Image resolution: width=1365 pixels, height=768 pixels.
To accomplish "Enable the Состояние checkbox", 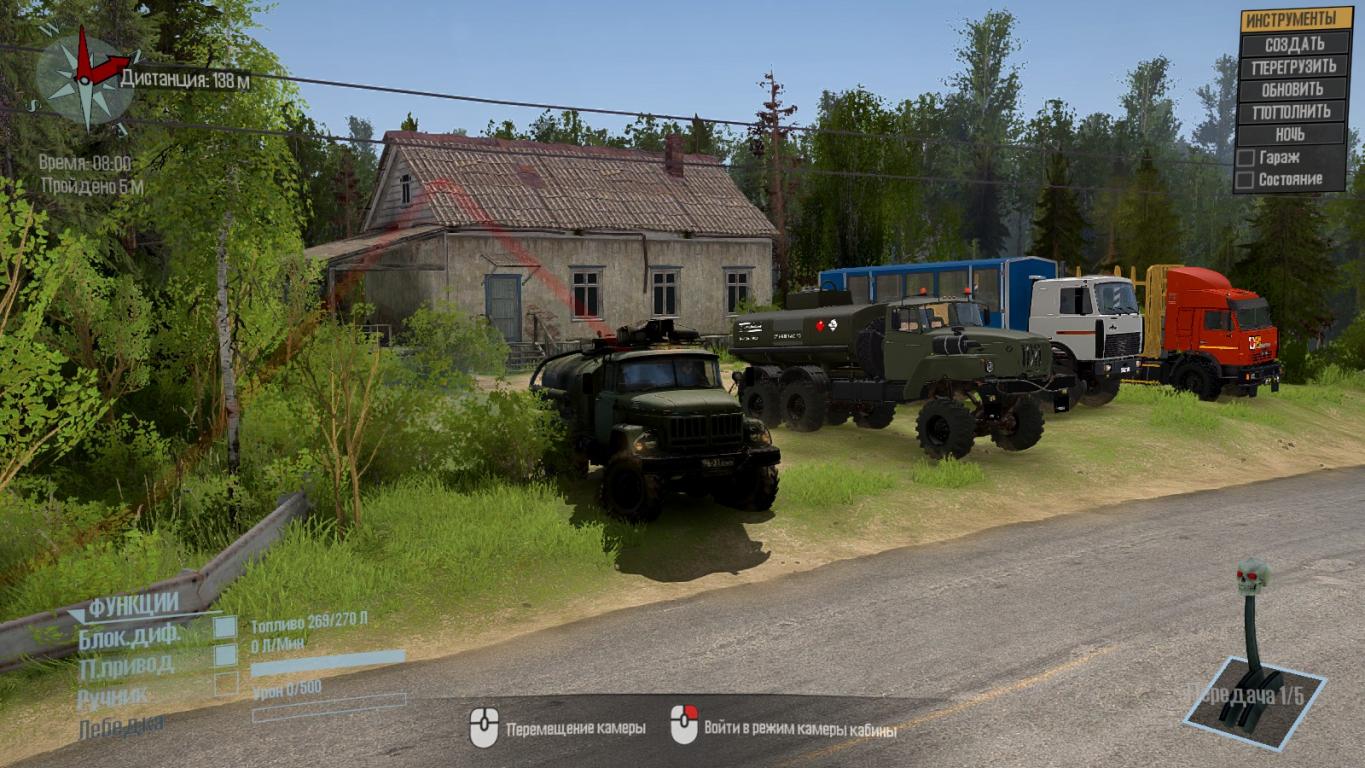I will pos(1245,180).
